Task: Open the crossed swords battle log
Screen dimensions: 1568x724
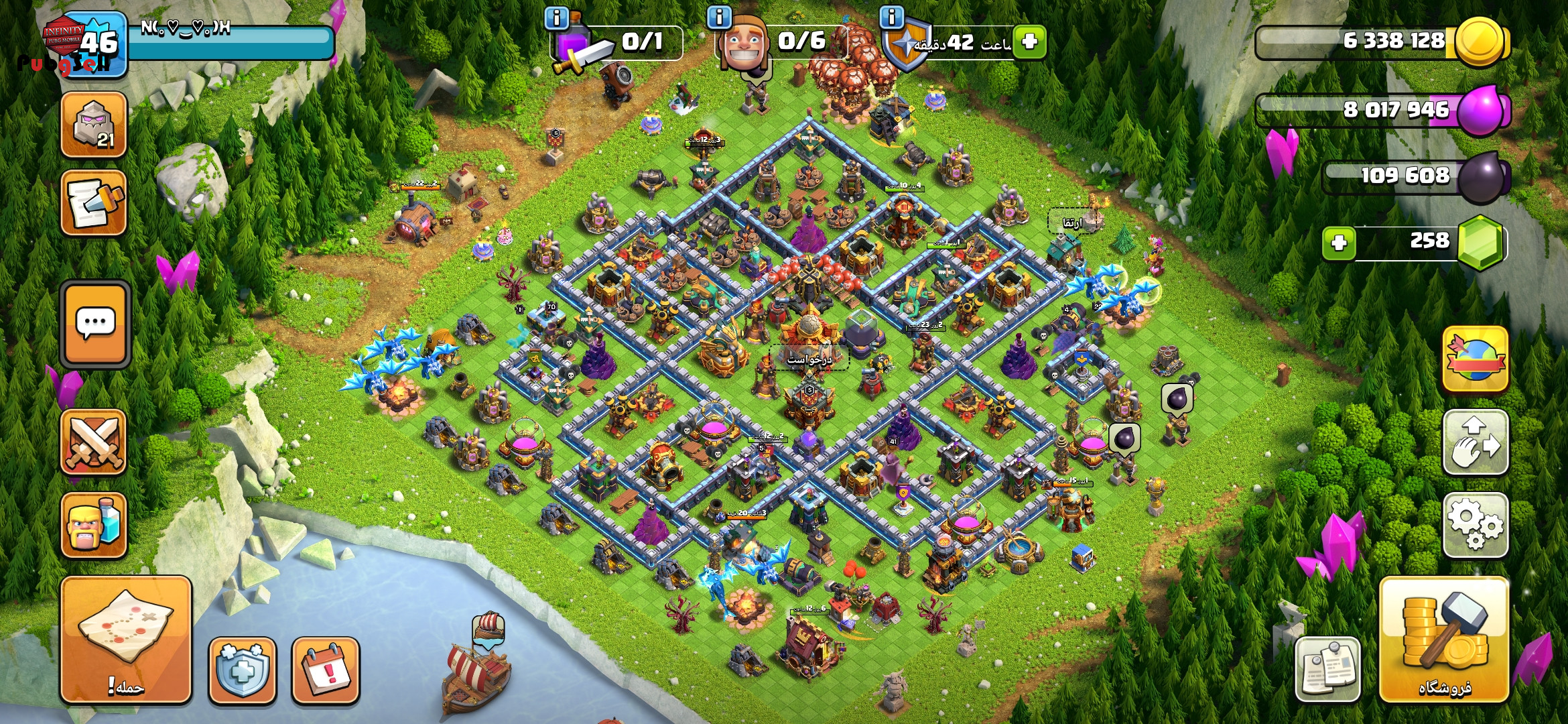Action: (x=94, y=442)
